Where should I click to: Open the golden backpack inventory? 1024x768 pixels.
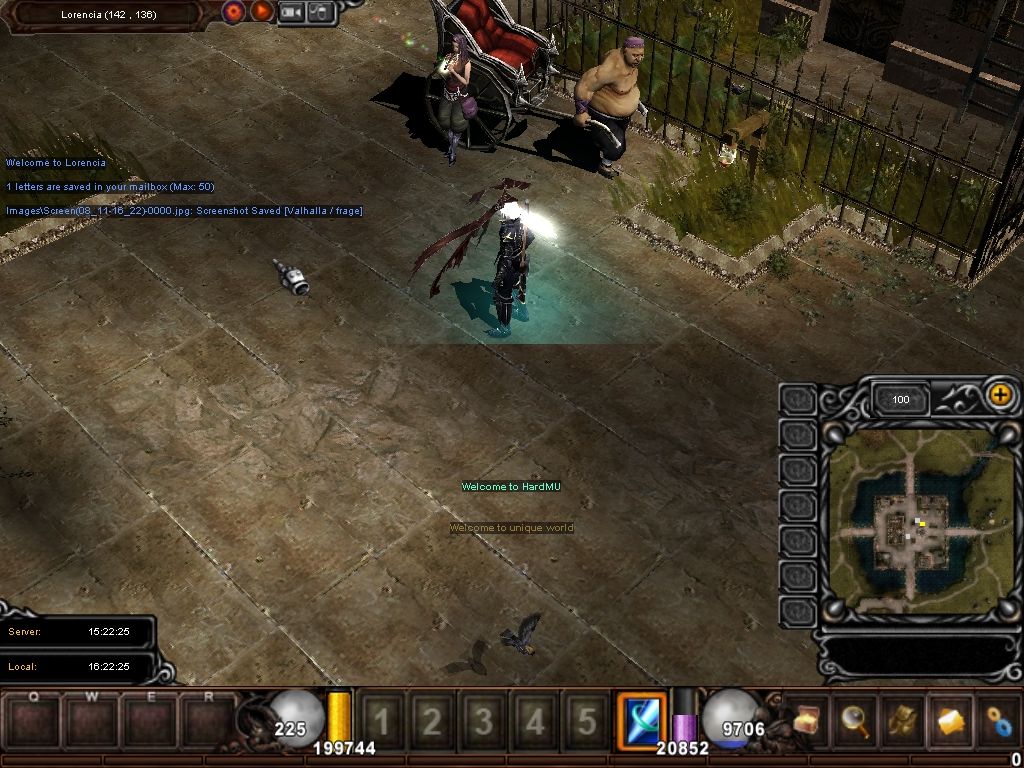[x=903, y=720]
